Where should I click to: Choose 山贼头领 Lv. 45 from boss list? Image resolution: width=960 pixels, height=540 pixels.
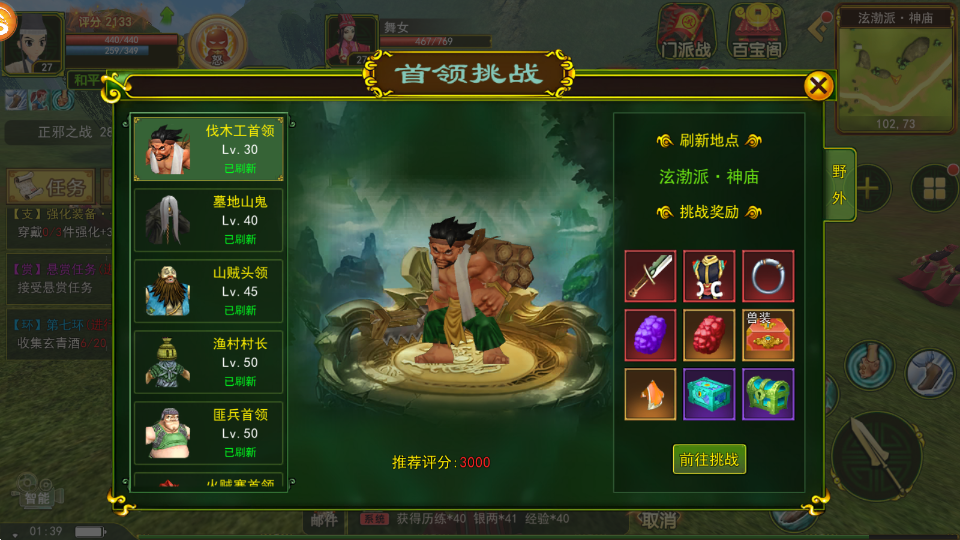click(x=210, y=290)
